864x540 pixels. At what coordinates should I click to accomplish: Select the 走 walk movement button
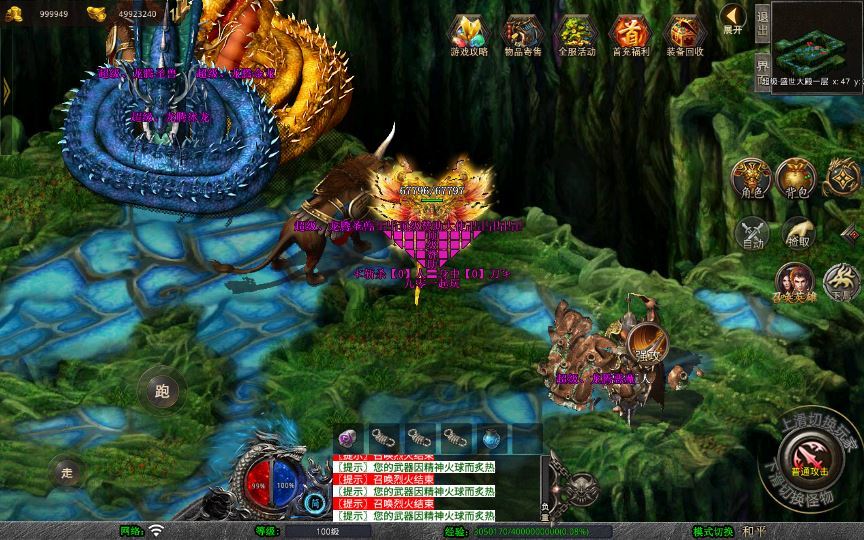click(66, 470)
